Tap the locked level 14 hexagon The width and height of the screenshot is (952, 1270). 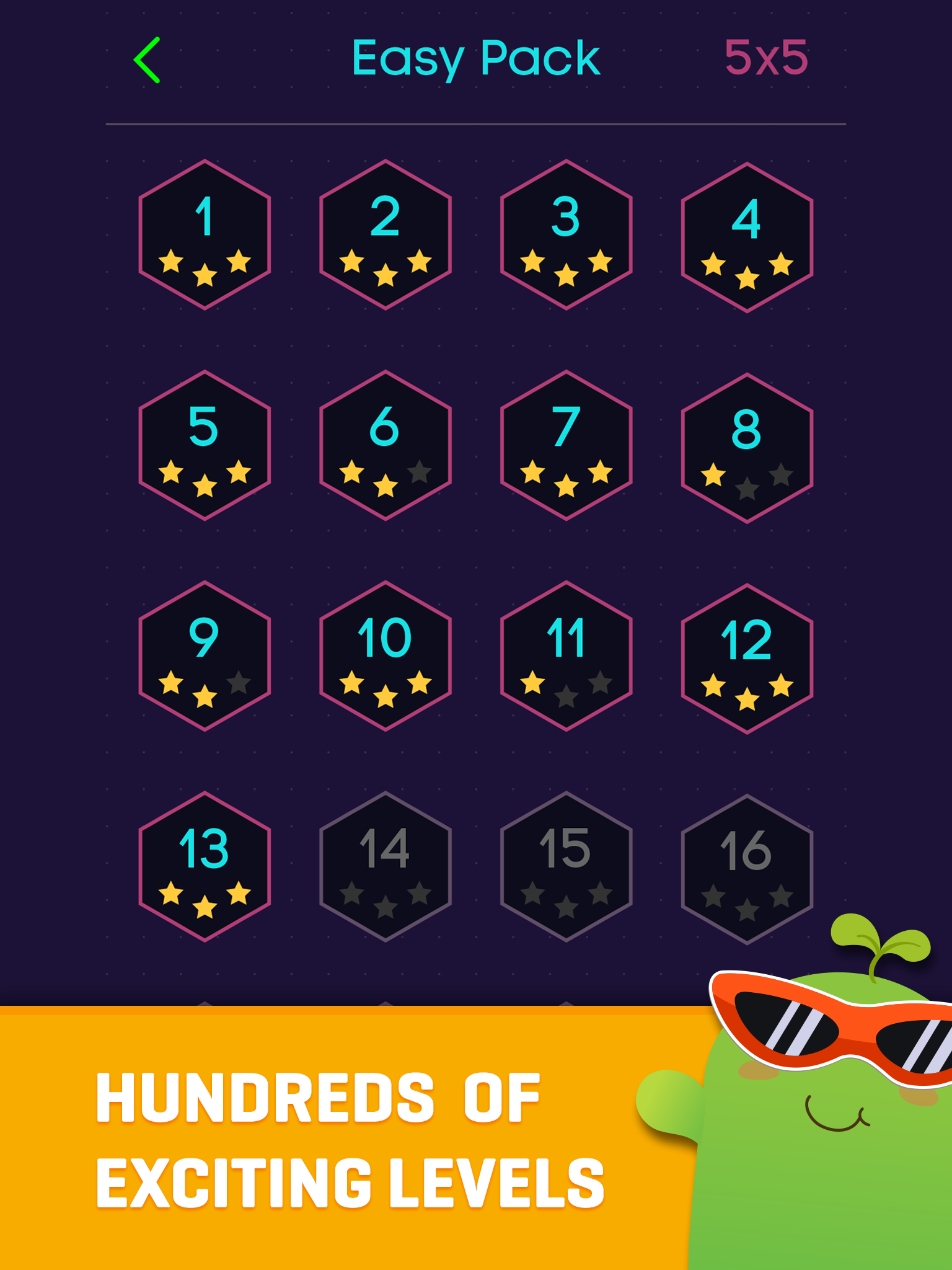pos(384,868)
